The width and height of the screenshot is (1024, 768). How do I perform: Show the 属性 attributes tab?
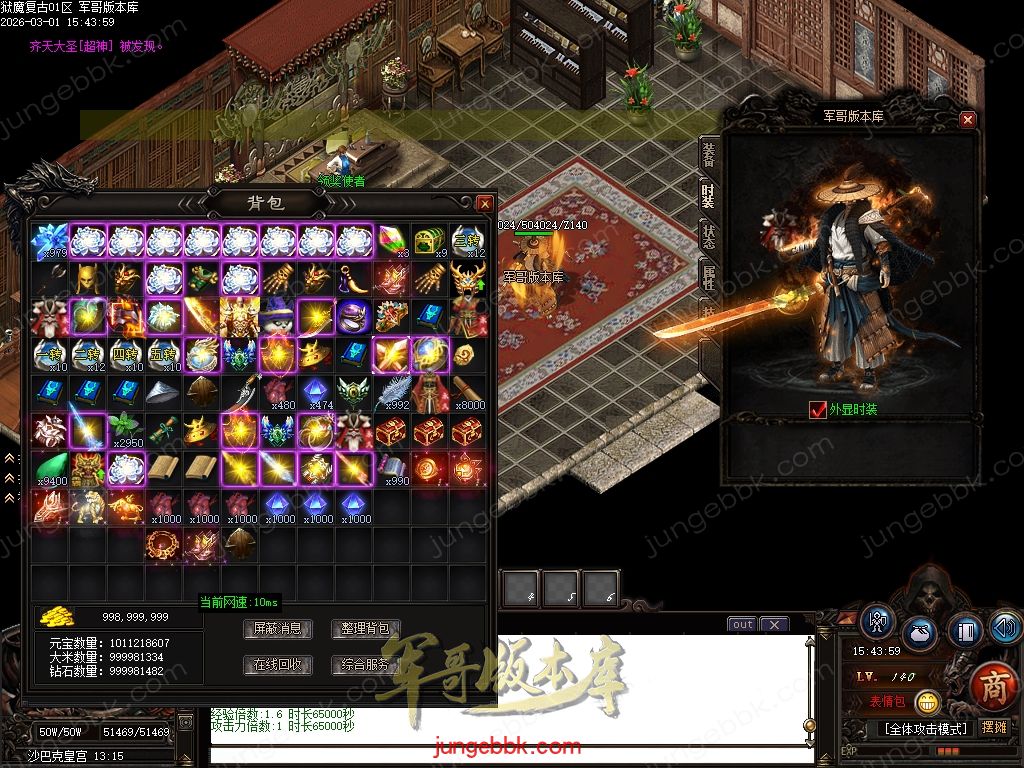click(709, 277)
